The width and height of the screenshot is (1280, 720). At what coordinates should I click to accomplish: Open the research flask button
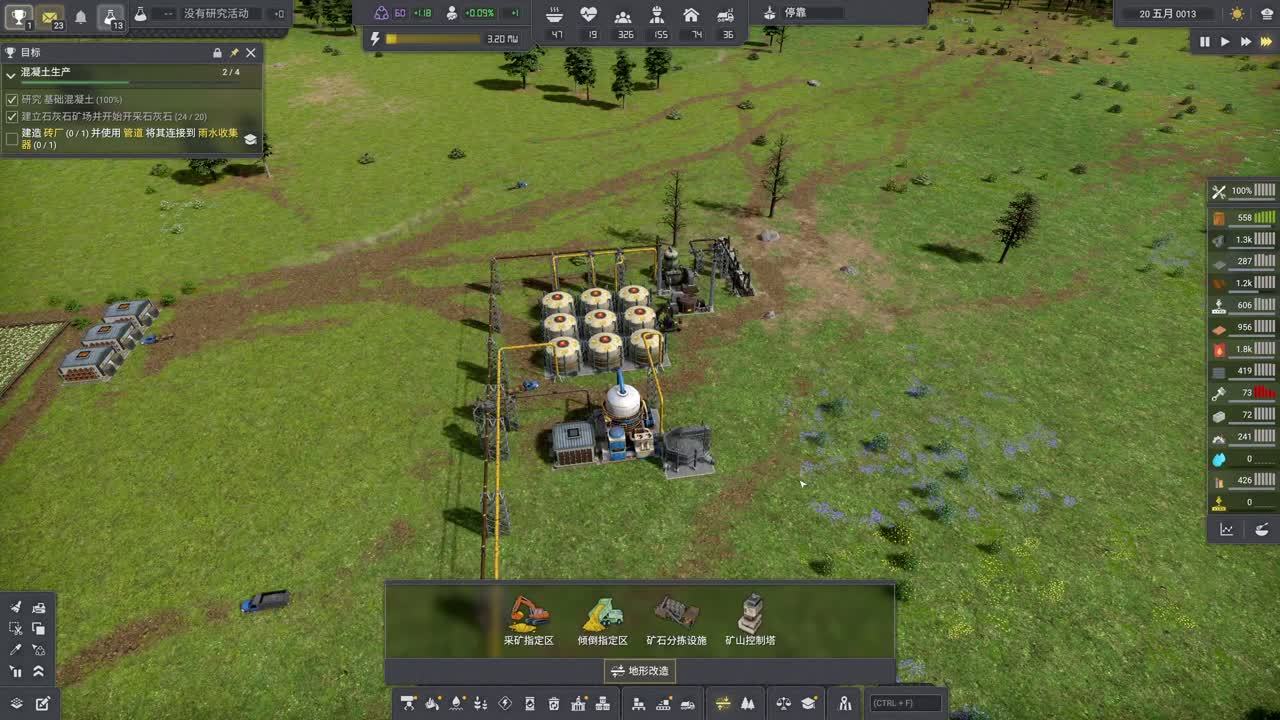[x=111, y=15]
